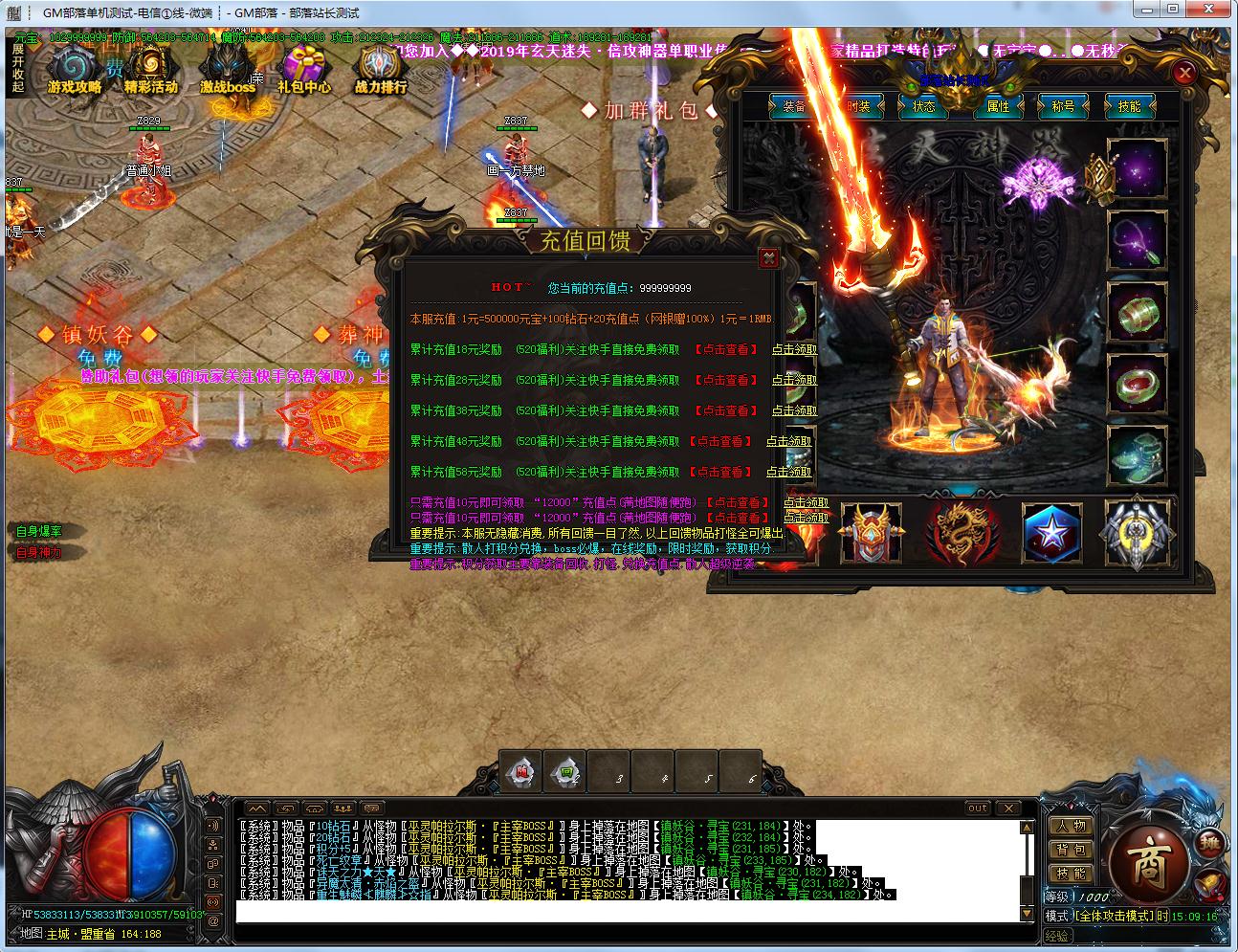This screenshot has height=952, width=1238.
Task: Switch to the 技能 skills tab
Action: (x=1129, y=106)
